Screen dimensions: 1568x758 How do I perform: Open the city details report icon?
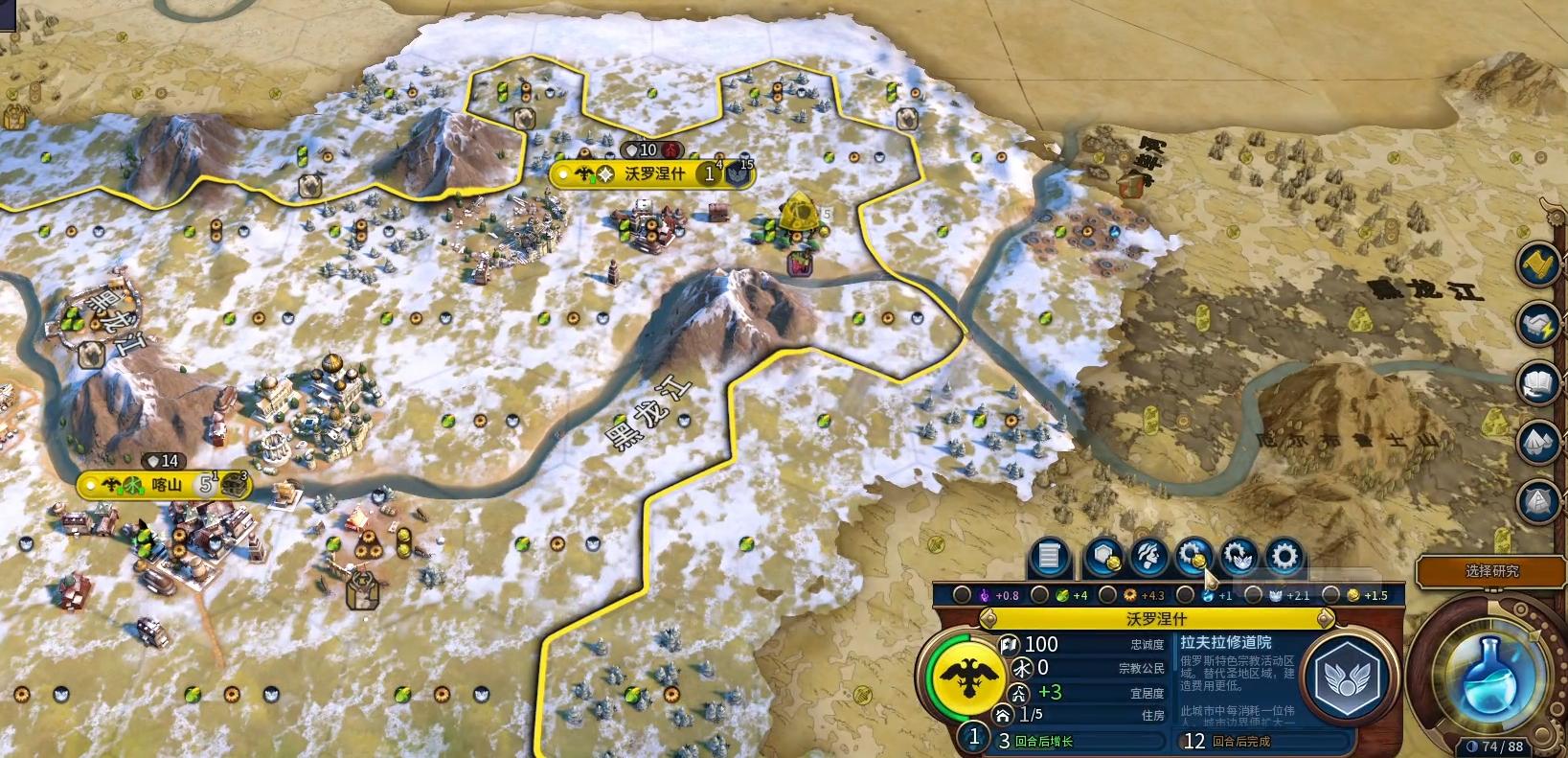point(1049,556)
